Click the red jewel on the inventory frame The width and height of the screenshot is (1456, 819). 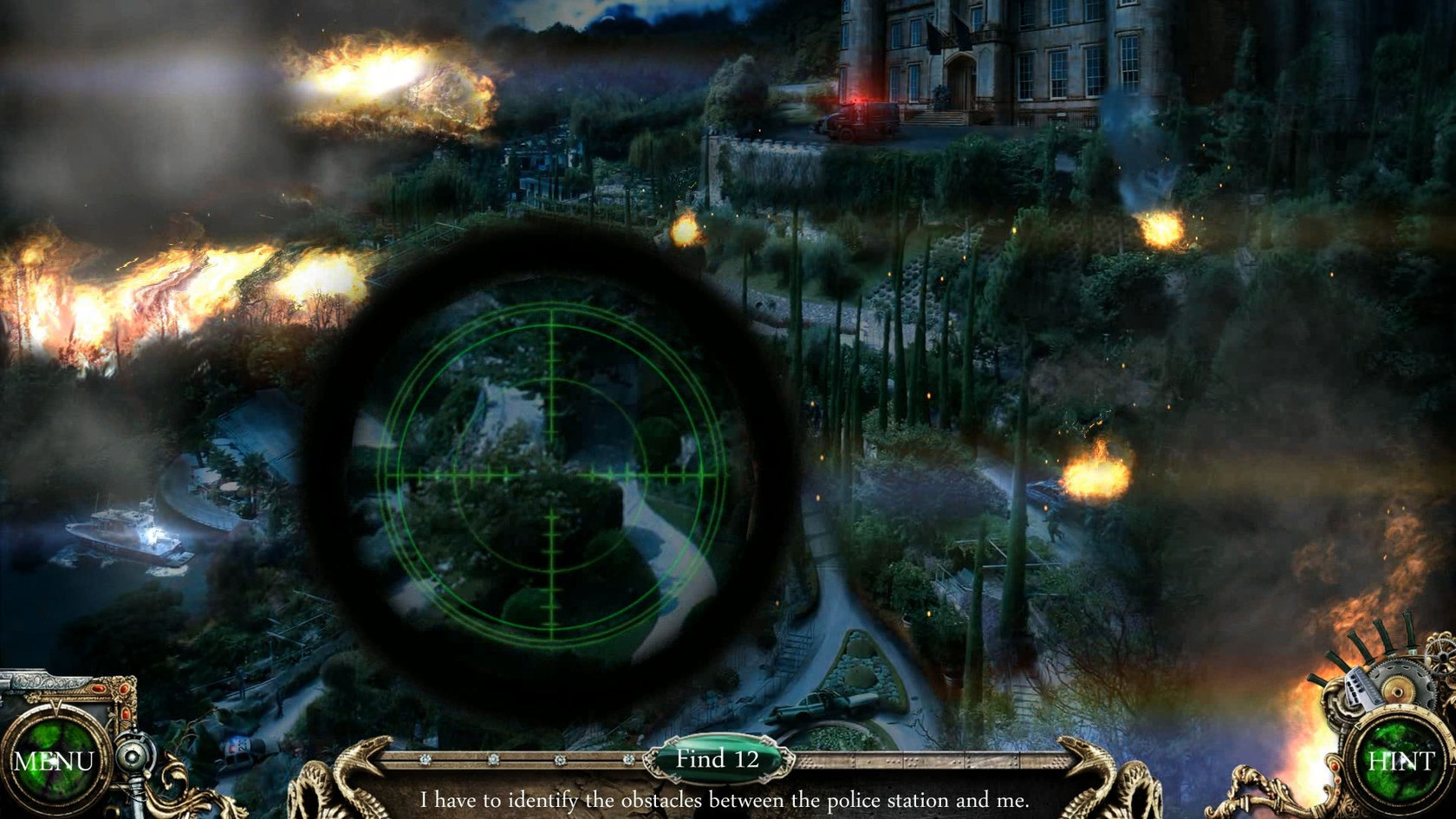coord(98,688)
